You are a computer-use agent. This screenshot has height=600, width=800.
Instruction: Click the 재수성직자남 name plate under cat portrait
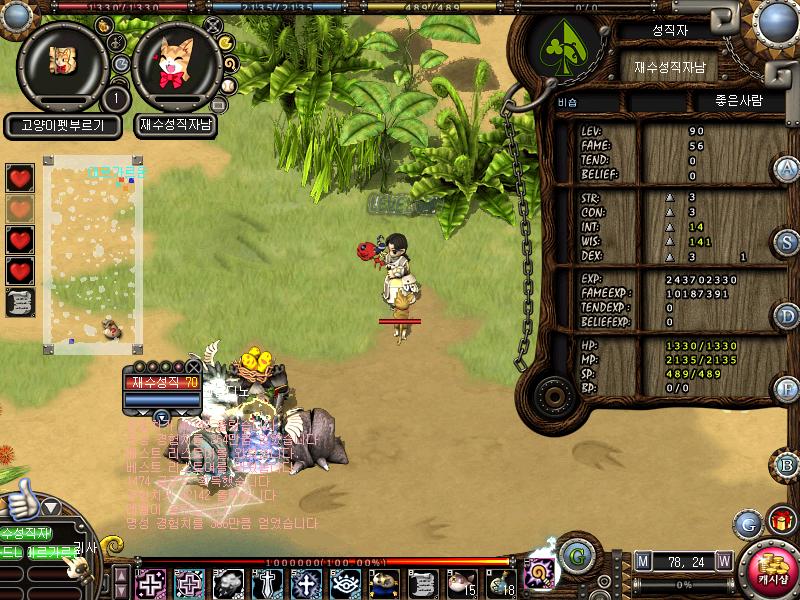click(x=177, y=126)
